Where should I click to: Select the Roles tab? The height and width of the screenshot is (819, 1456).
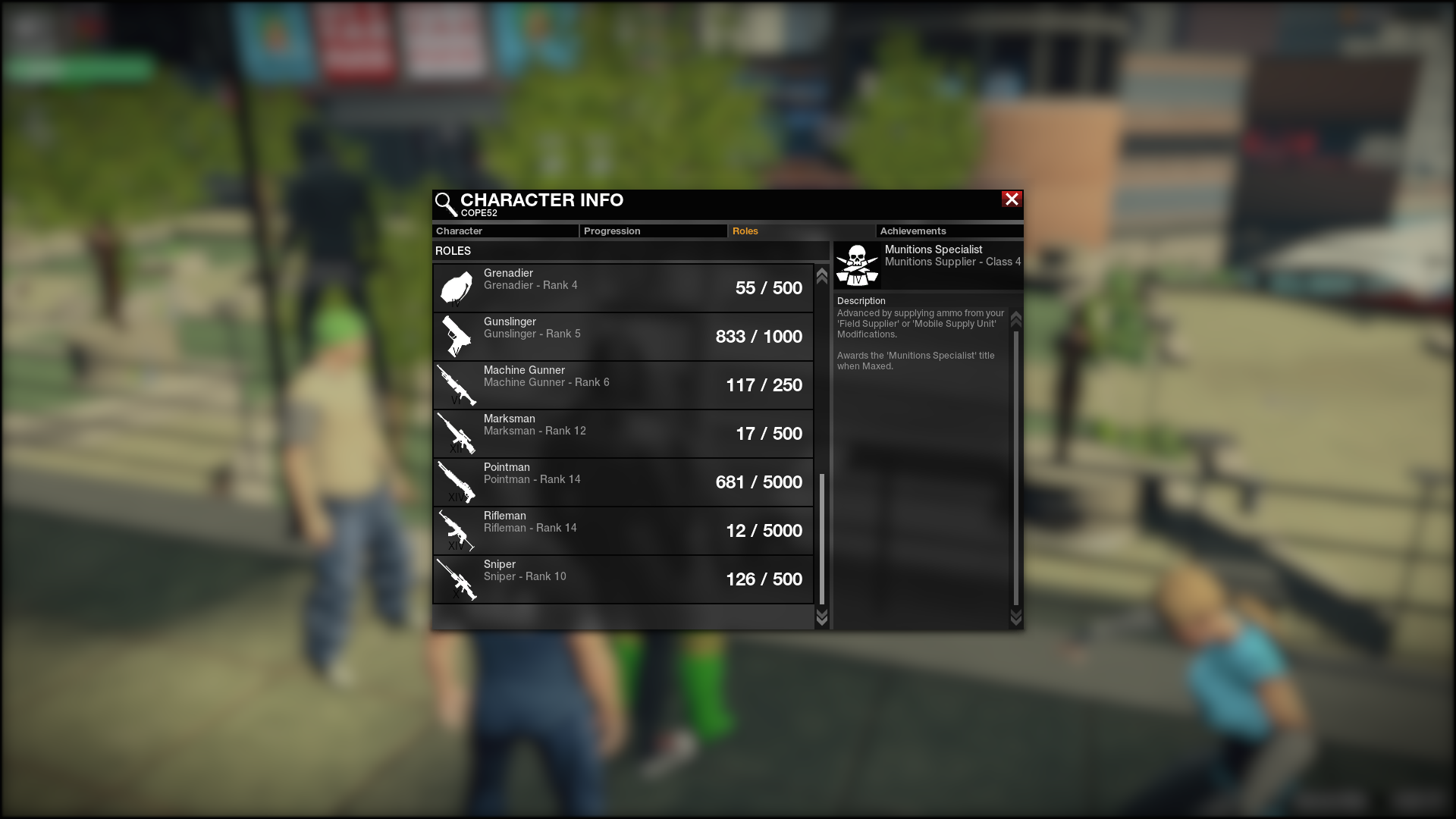pyautogui.click(x=802, y=231)
